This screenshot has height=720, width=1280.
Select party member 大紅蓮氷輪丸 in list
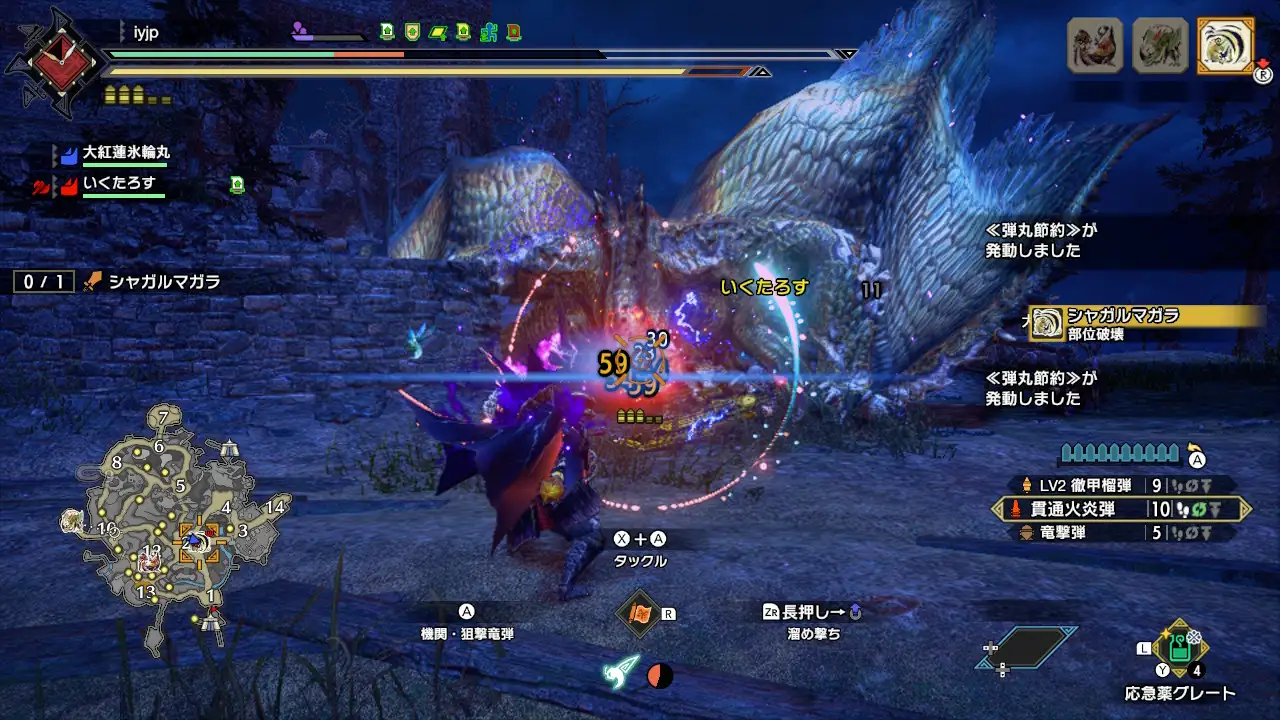(x=125, y=154)
